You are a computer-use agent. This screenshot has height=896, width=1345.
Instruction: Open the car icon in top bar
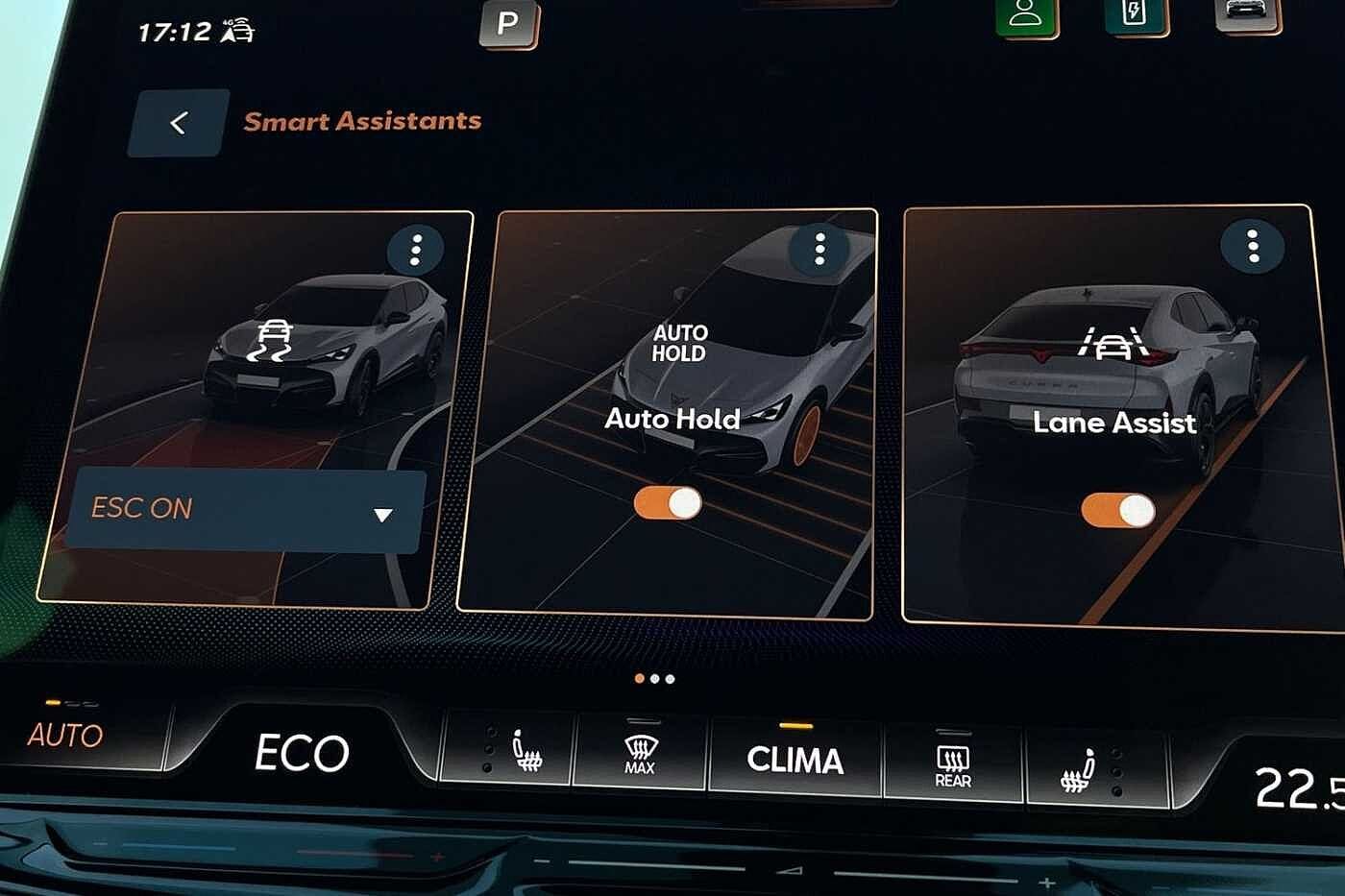coord(1246,12)
